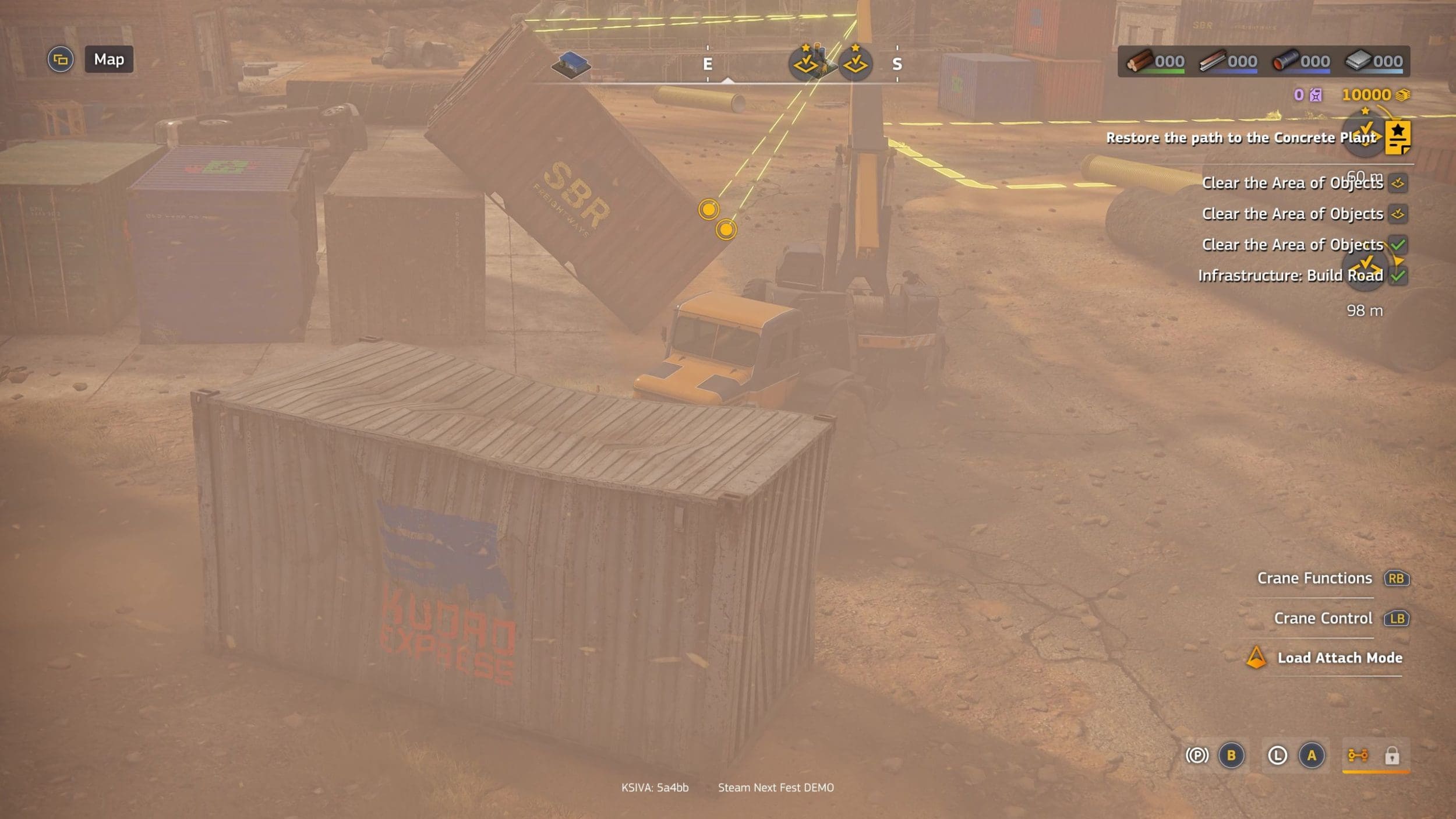The height and width of the screenshot is (819, 1456).
Task: Select the blue building marker on compass
Action: click(x=571, y=64)
